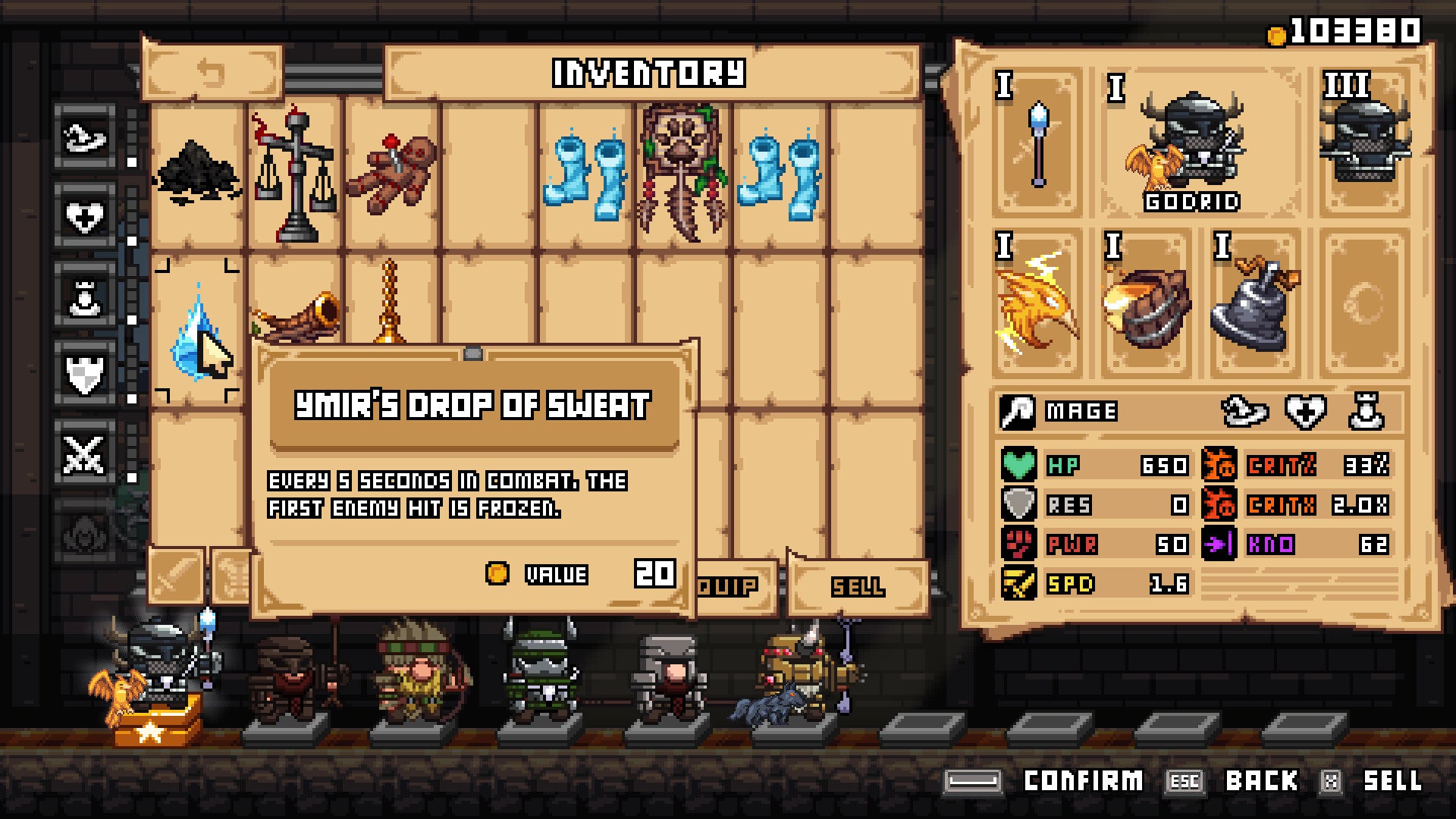Click Godrid's character portrait
The image size is (1456, 819).
(x=1192, y=144)
